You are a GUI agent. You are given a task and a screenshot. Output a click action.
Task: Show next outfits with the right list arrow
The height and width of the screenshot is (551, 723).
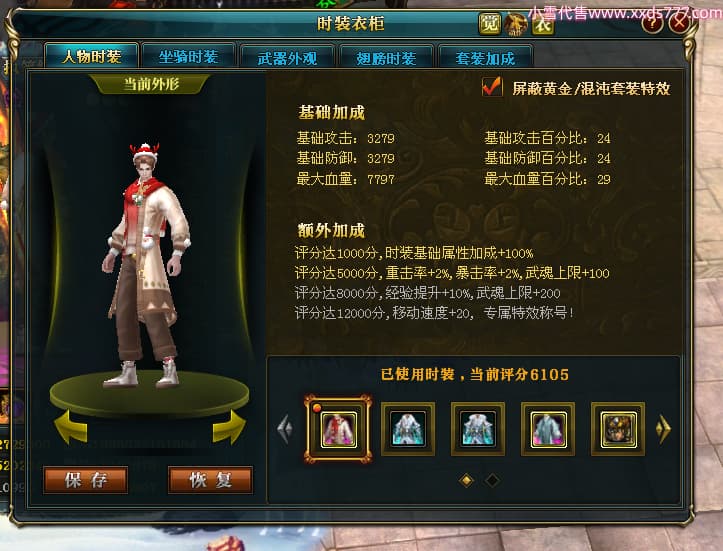click(662, 429)
